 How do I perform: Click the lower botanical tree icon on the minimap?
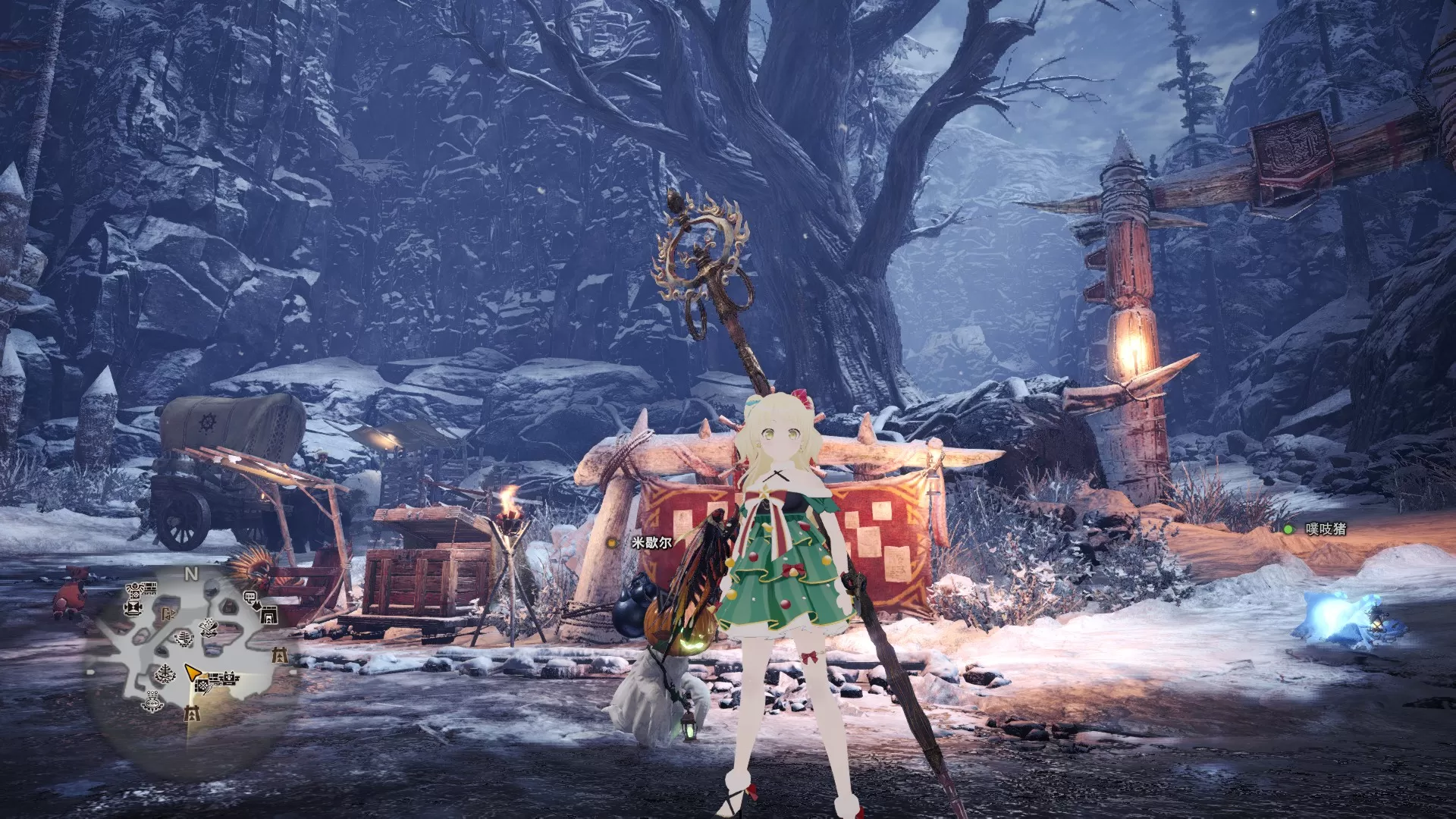click(x=165, y=674)
